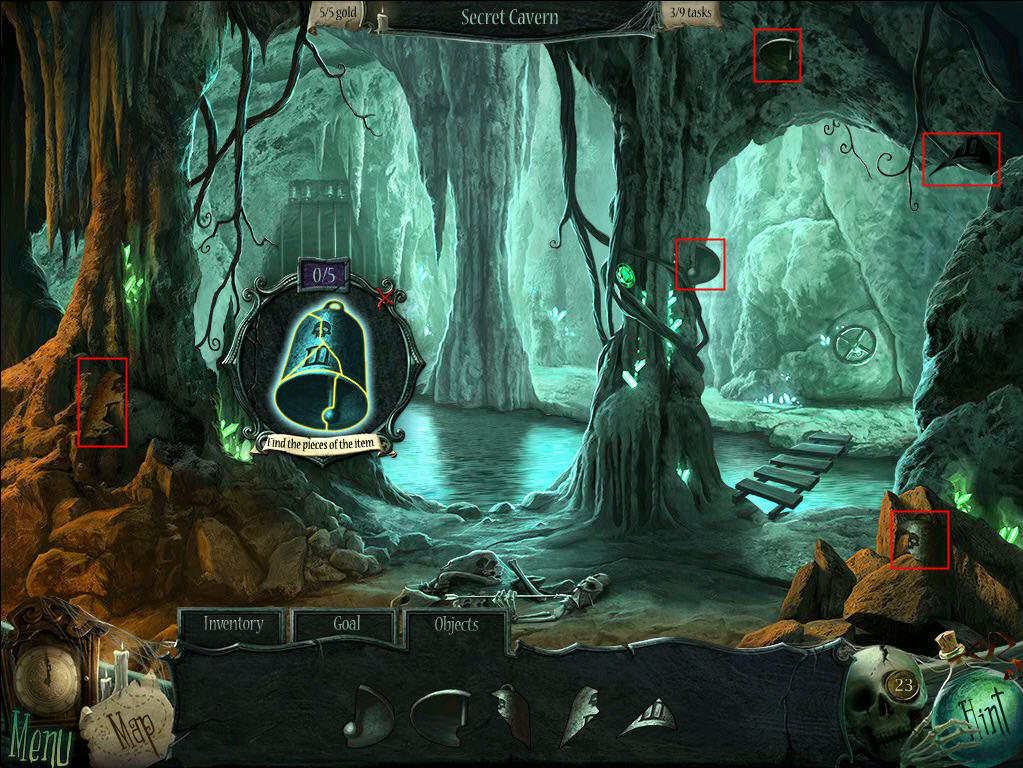Switch to the Inventory tab
The width and height of the screenshot is (1023, 768).
(233, 624)
